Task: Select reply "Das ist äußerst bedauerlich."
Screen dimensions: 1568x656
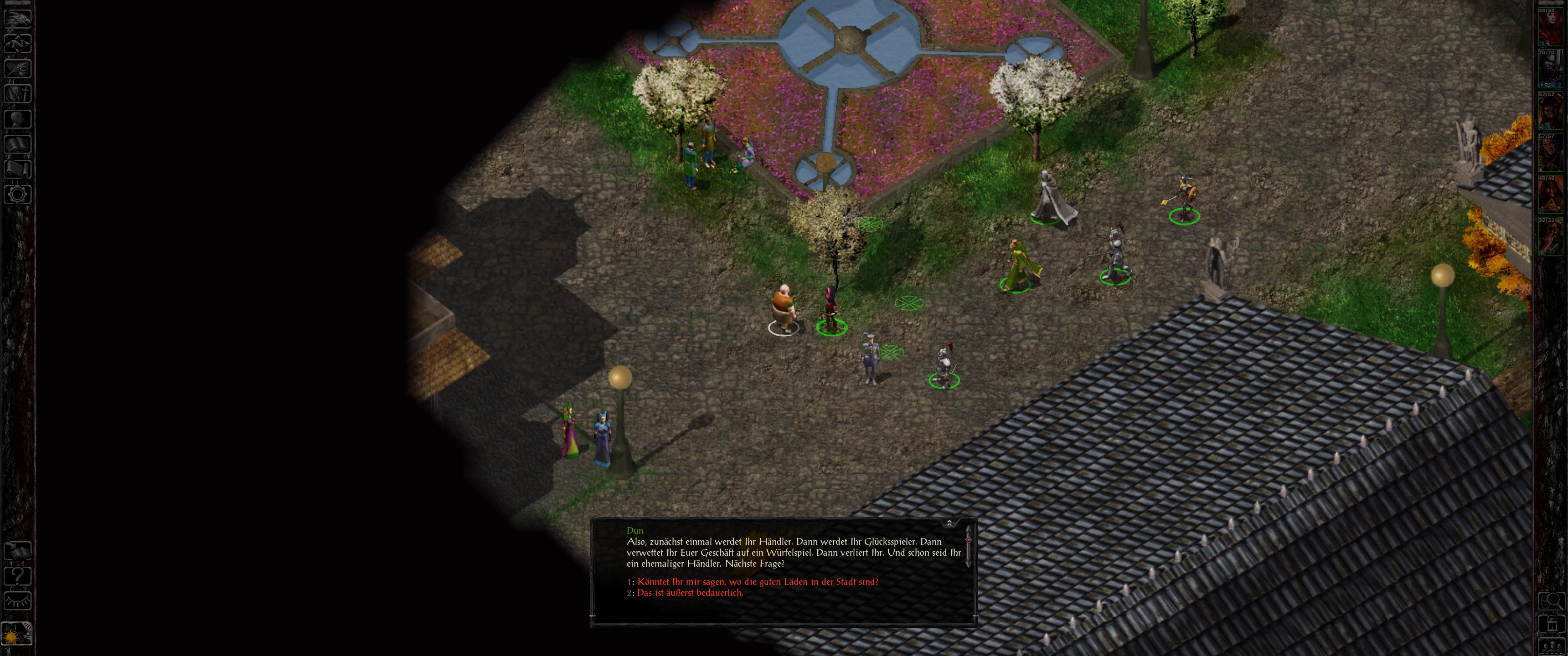Action: click(x=690, y=593)
